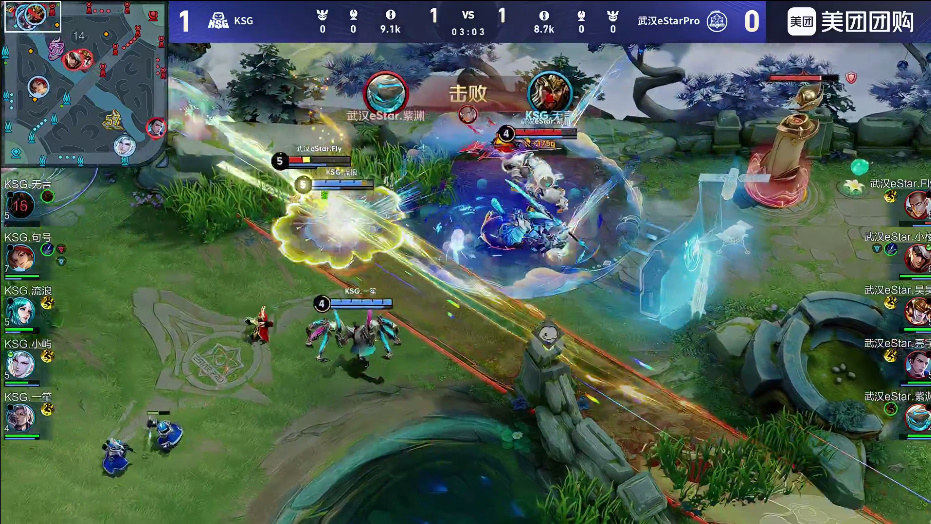Select KSG.句号 player portrait
931x524 pixels.
[20, 259]
